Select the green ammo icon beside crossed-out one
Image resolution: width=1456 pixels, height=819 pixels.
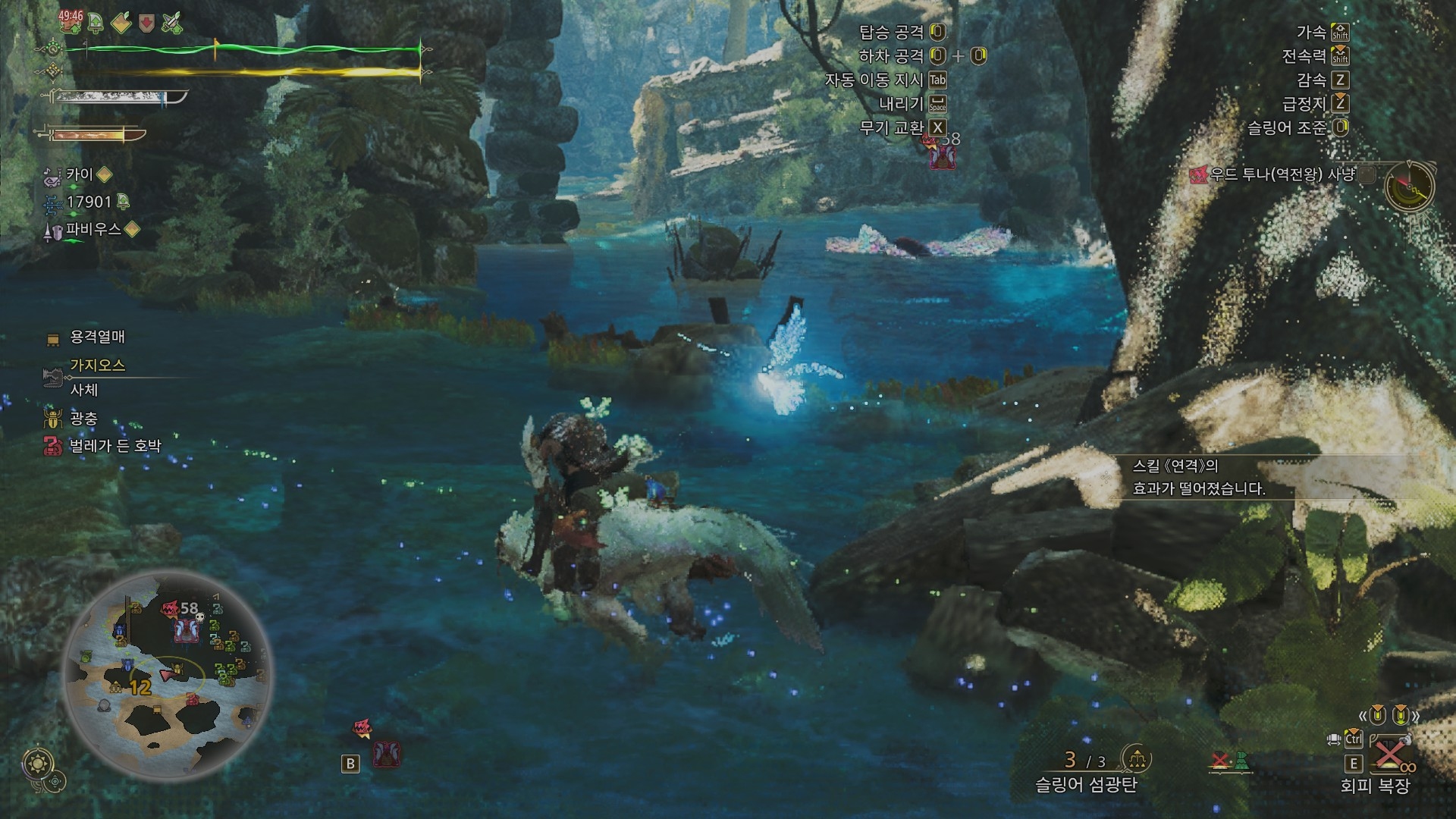(1241, 761)
